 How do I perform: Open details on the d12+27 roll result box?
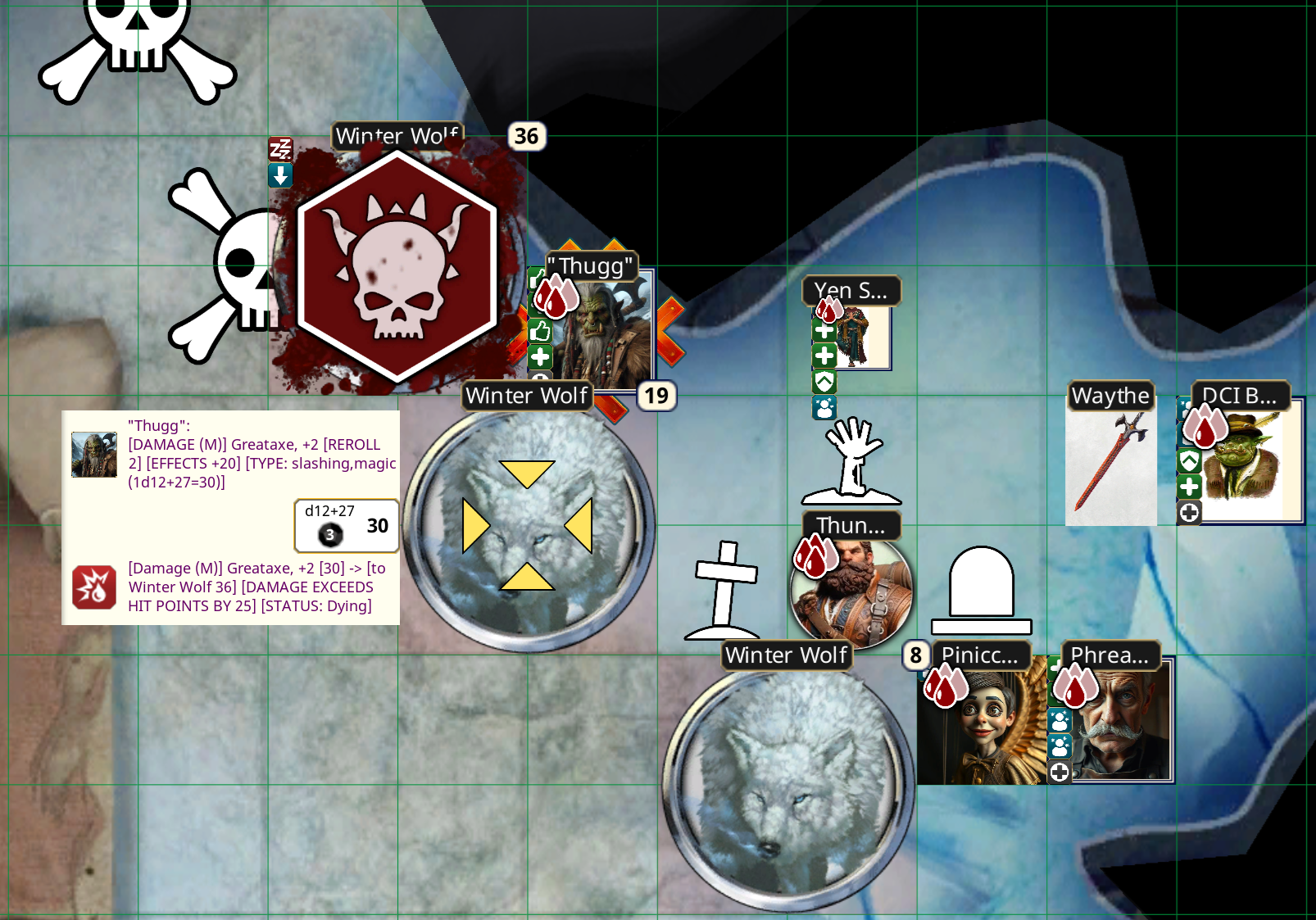(x=346, y=525)
